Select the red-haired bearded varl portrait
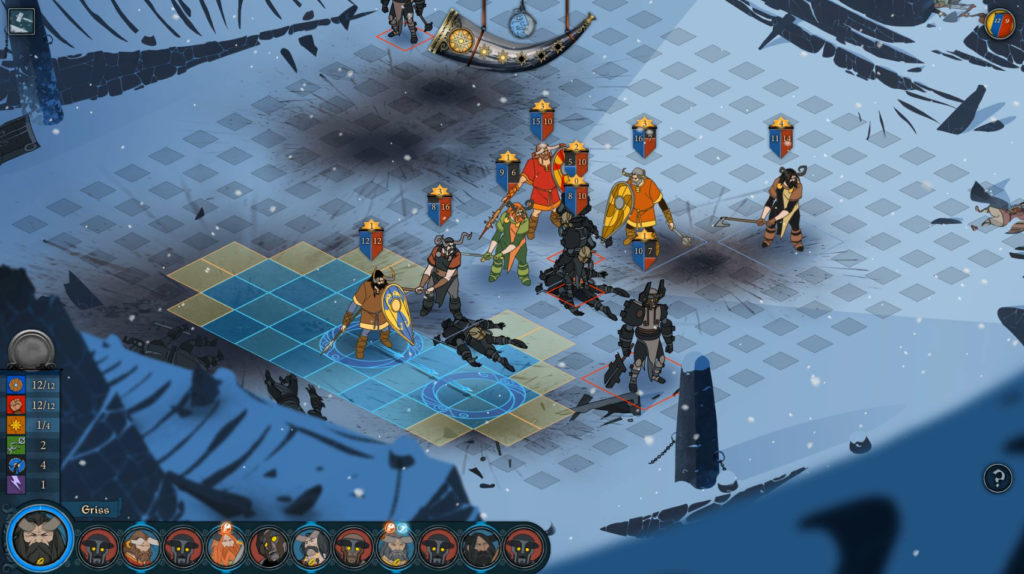1024x574 pixels. 226,547
